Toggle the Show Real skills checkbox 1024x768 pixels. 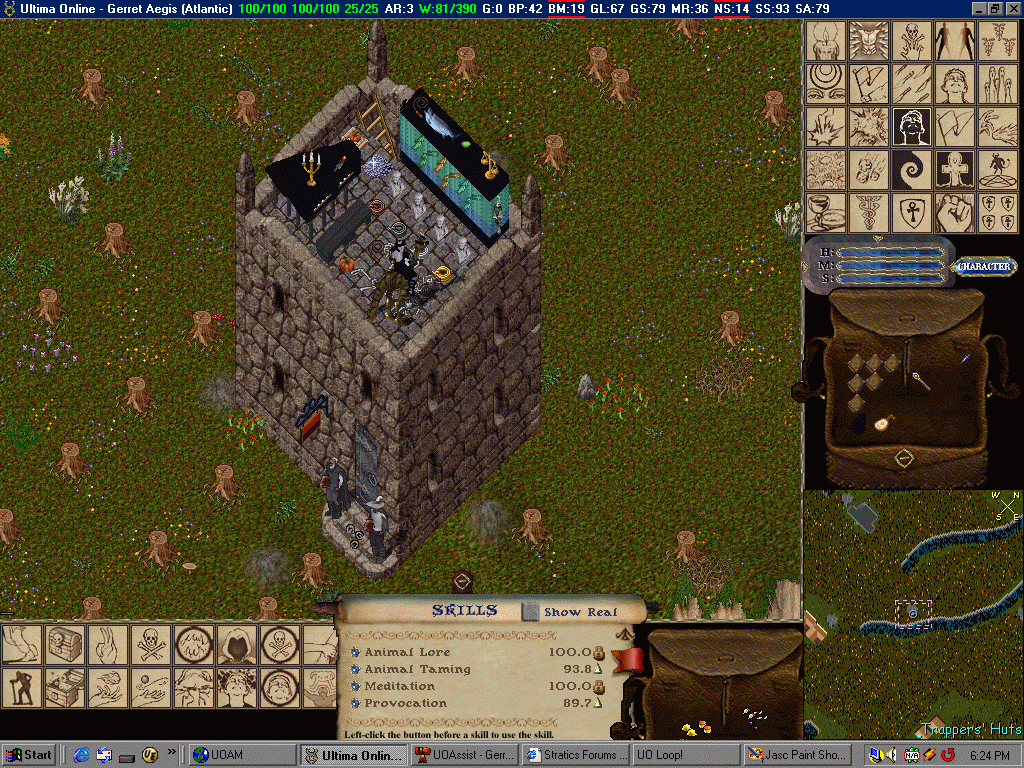530,611
